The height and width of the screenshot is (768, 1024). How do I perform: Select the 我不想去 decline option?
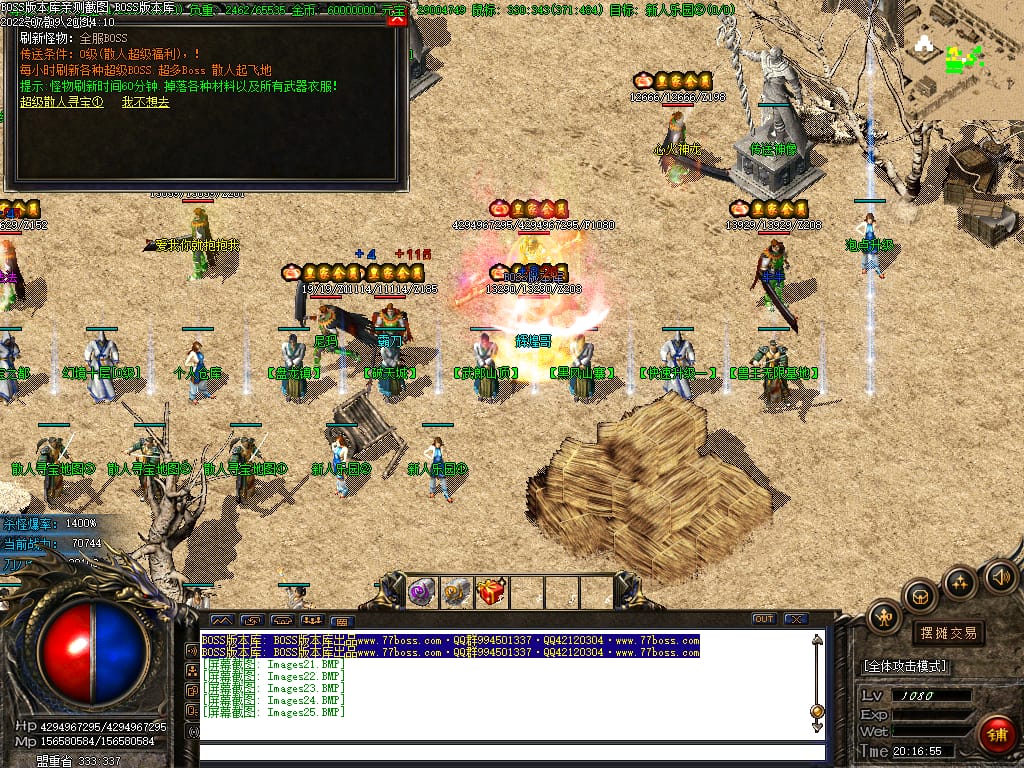point(146,102)
